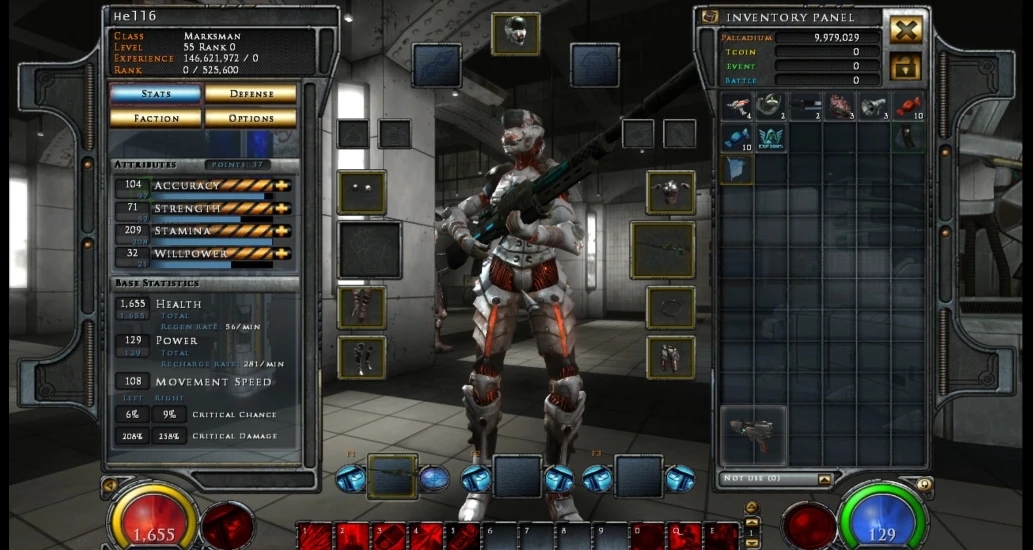
Task: Switch to the Stats tab
Action: tap(155, 94)
